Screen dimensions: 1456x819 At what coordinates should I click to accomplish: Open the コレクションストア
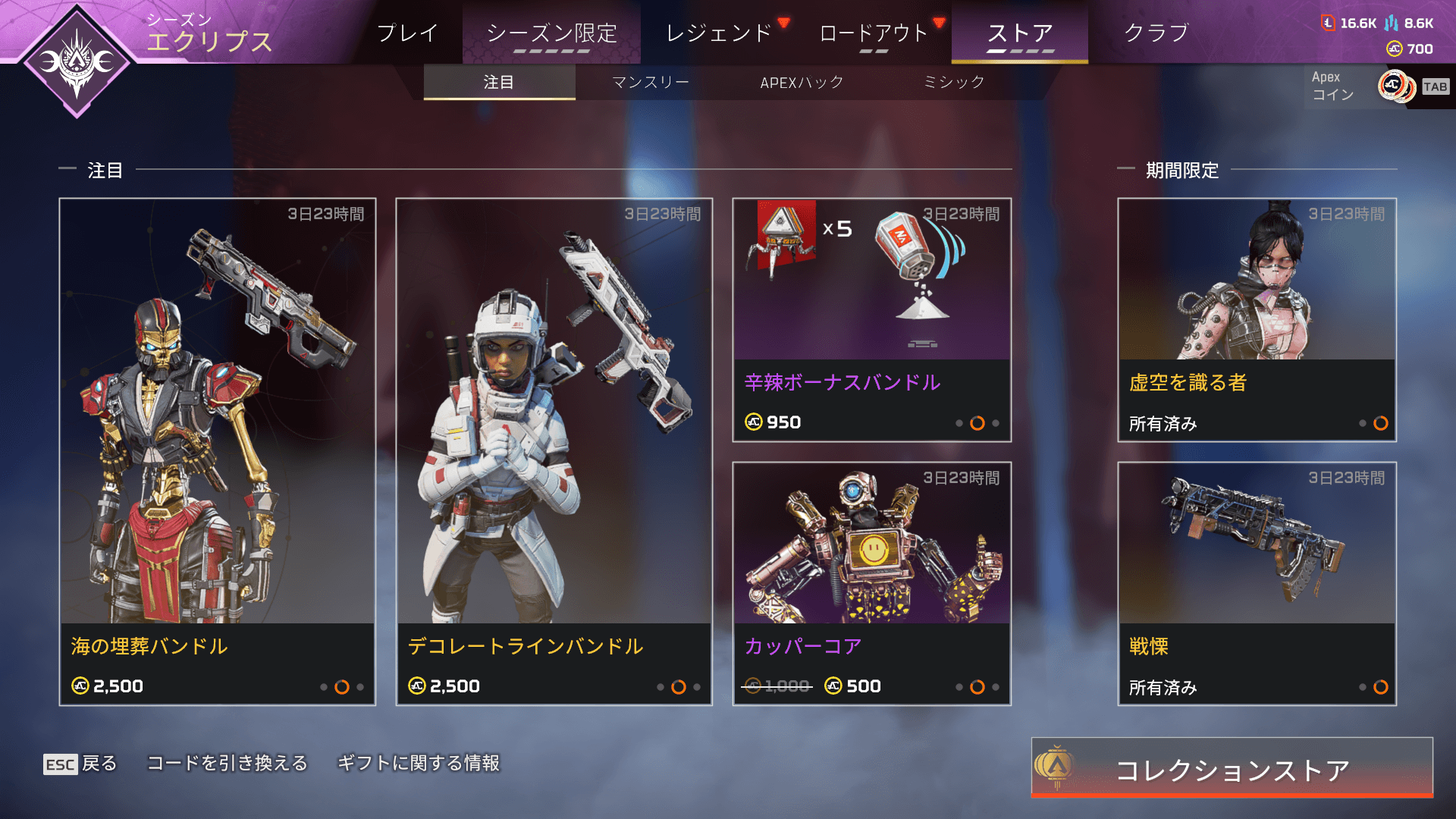click(1232, 768)
